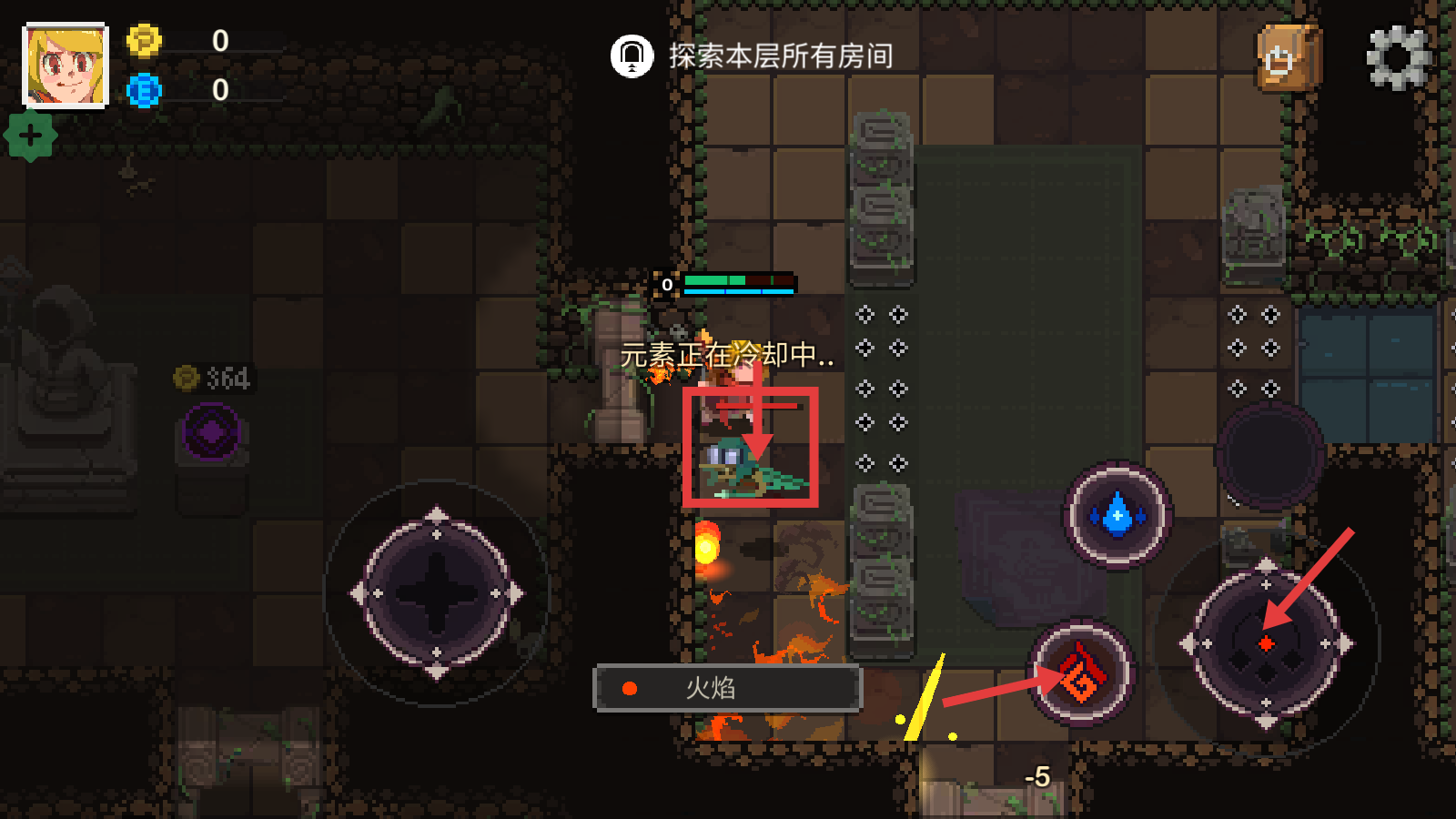Image resolution: width=1456 pixels, height=819 pixels.
Task: Open the explore-all-rooms objective tracker
Action: coord(752,56)
